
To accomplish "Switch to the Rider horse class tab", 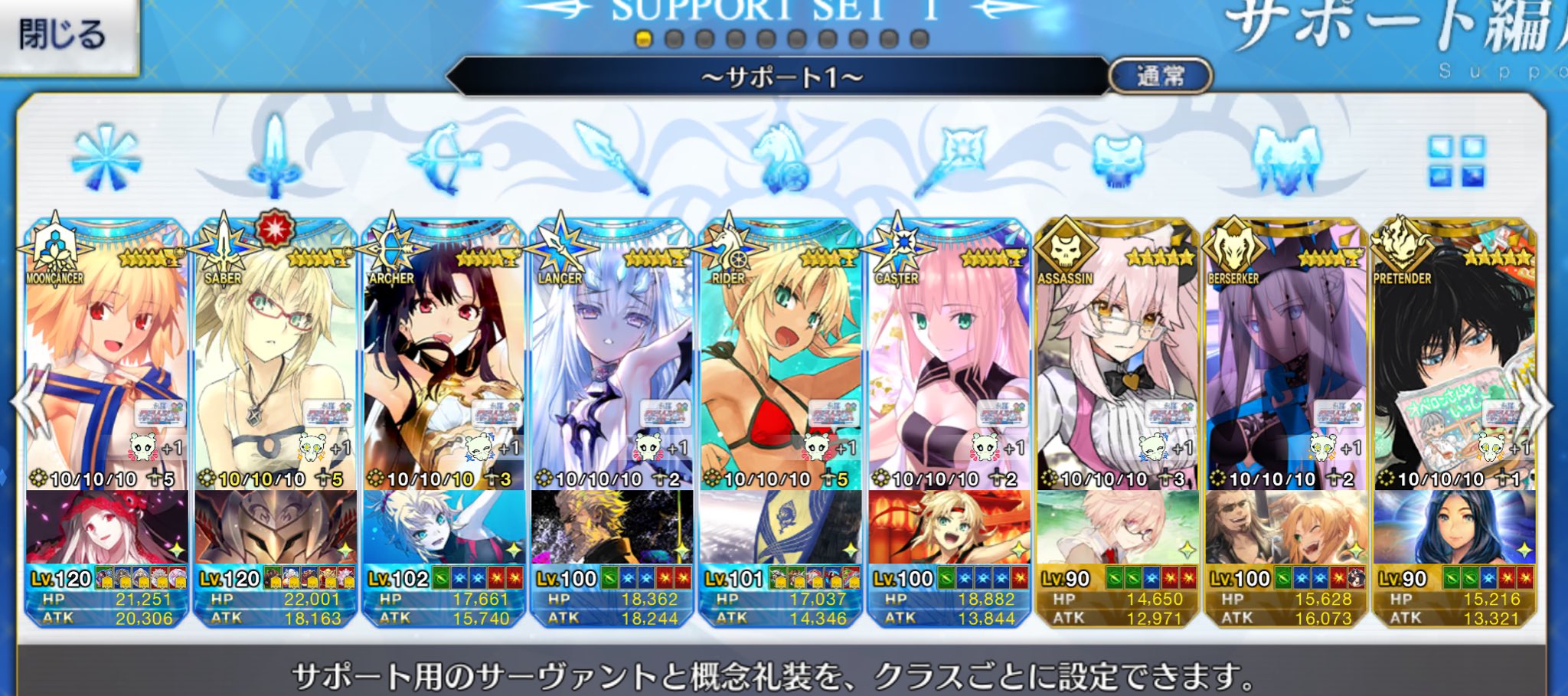I will pyautogui.click(x=780, y=159).
